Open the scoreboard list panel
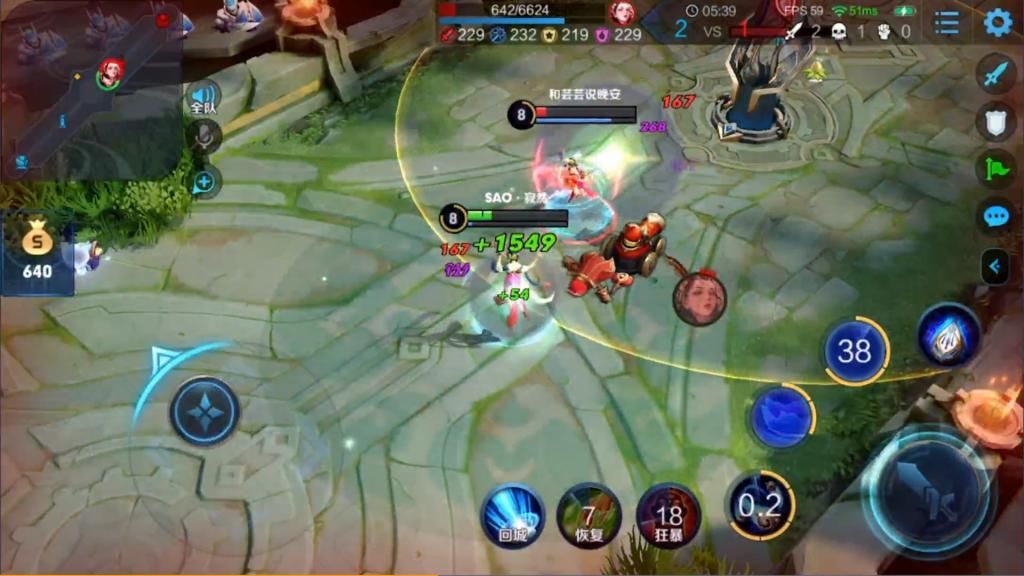1024x576 pixels. pos(946,22)
